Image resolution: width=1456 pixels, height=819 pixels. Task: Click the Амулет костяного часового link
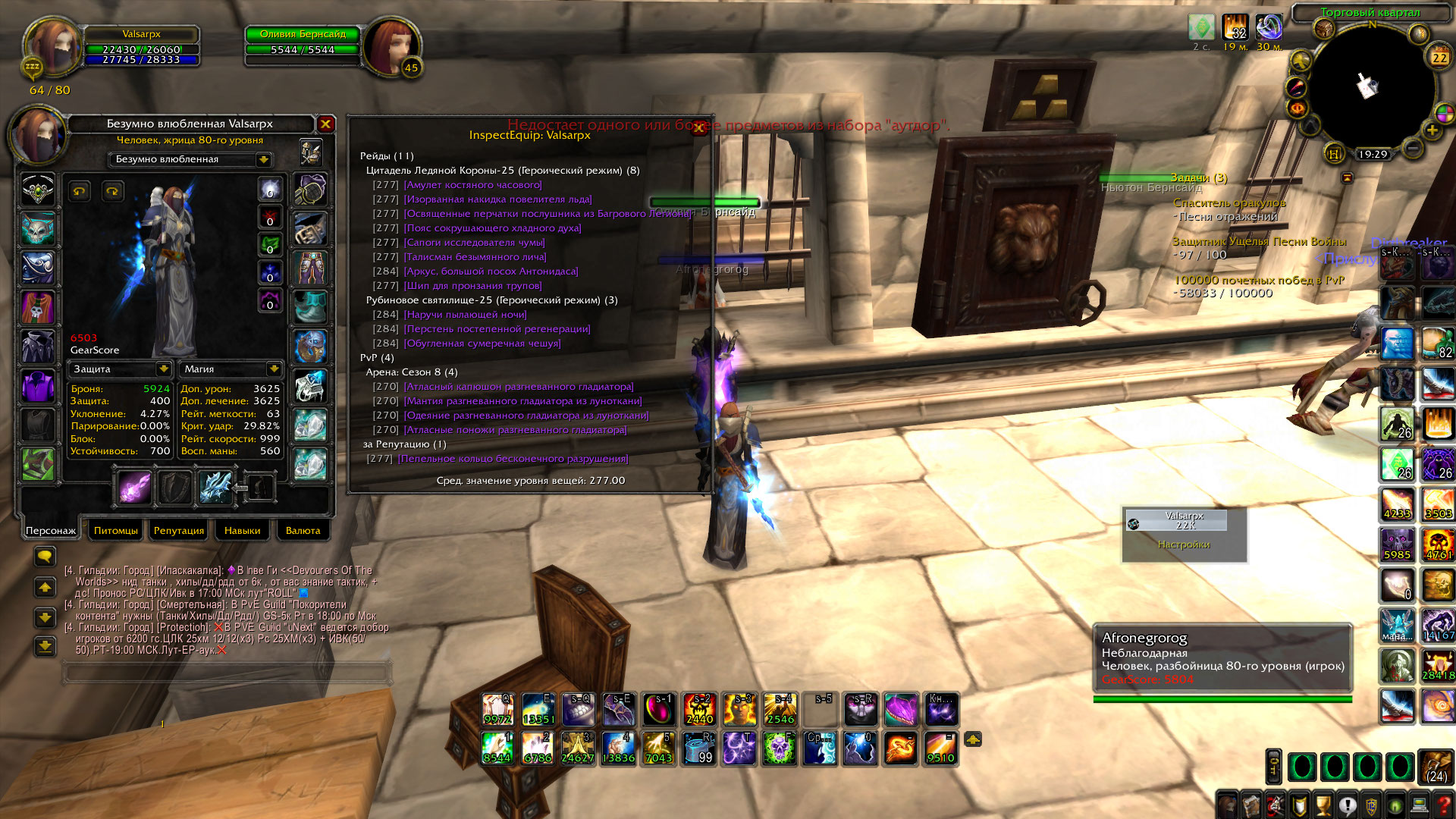[472, 185]
